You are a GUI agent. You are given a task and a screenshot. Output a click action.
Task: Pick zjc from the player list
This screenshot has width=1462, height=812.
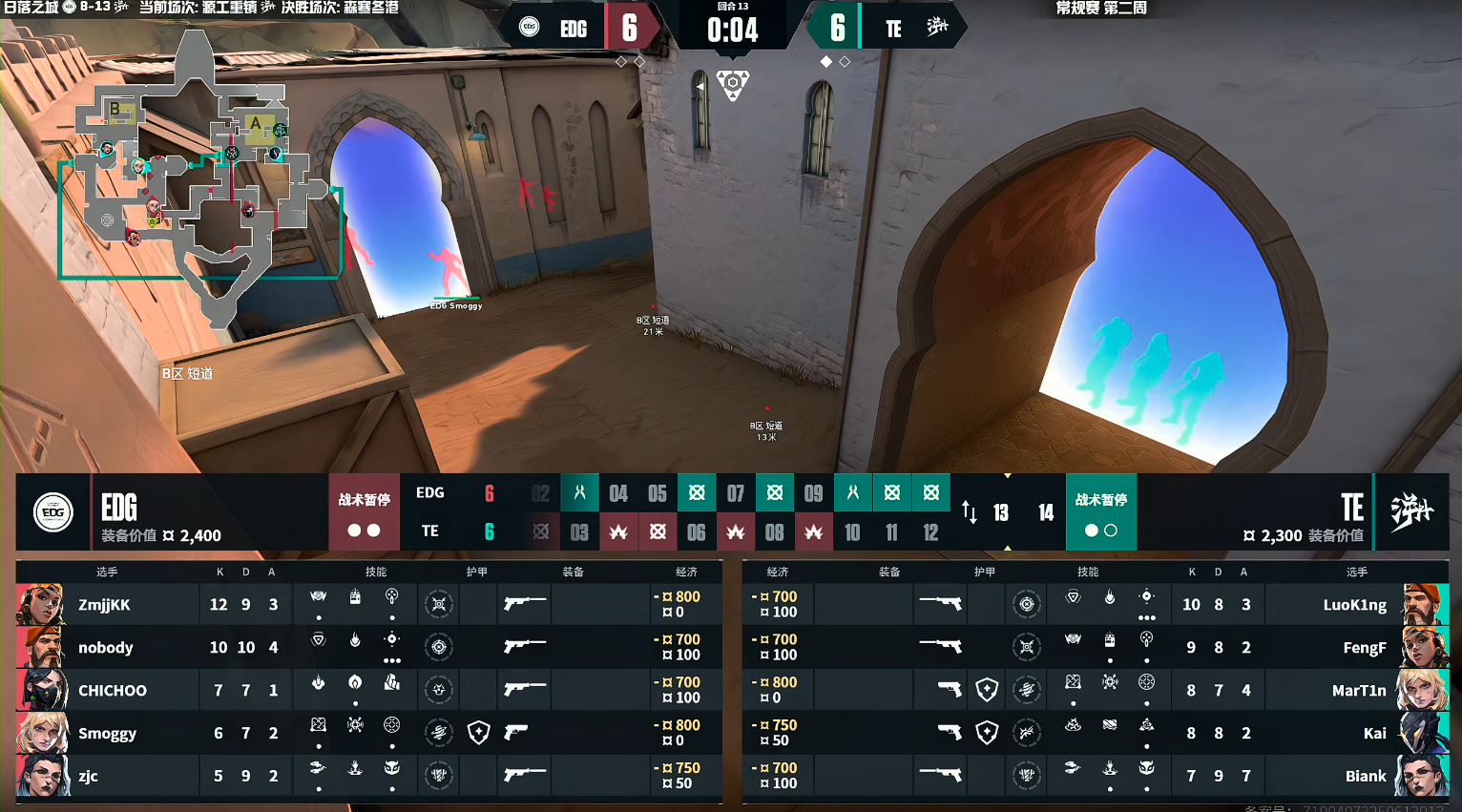88,776
